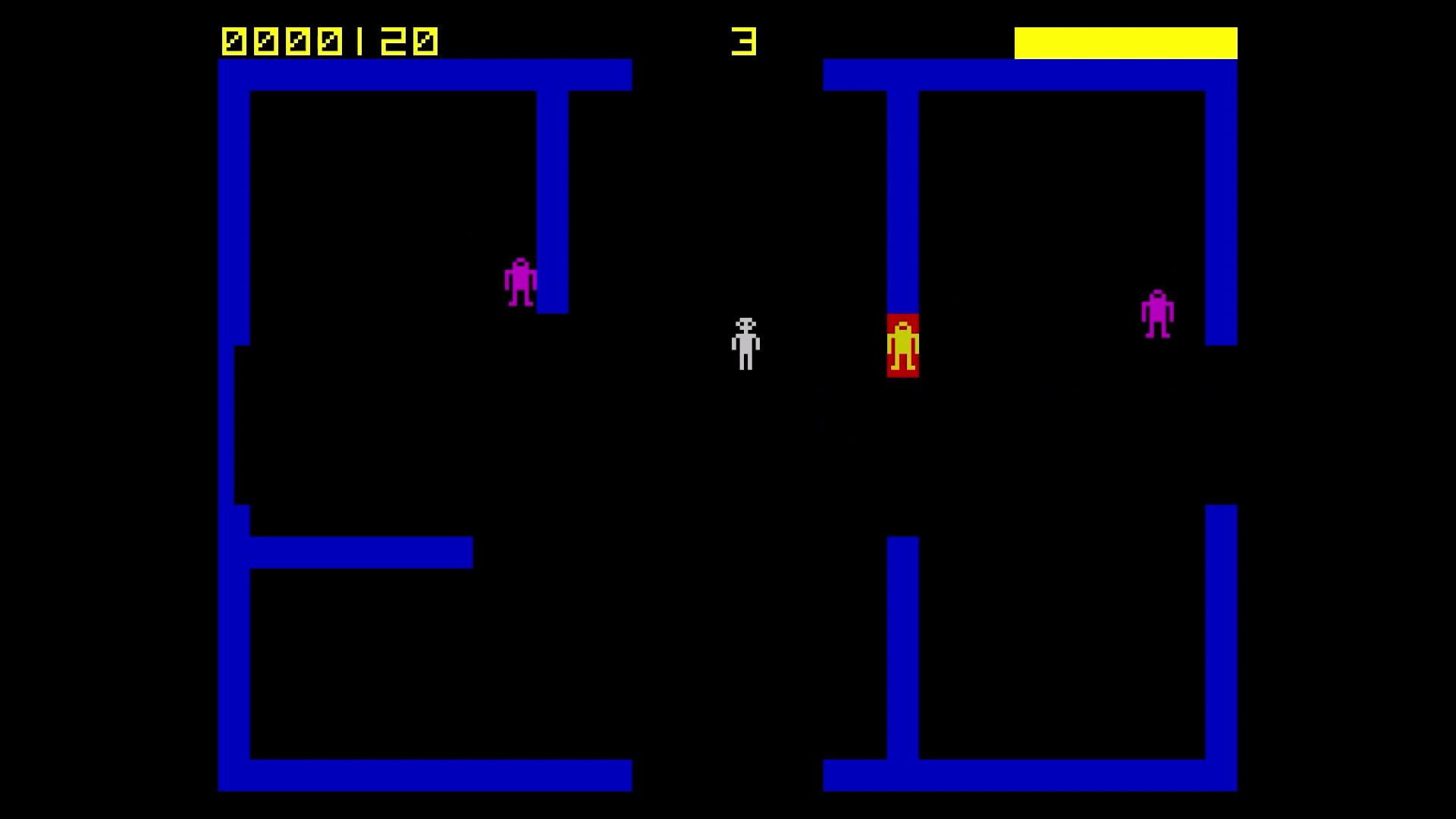Click the long horizontal wall in the lower-left maze

pyautogui.click(x=356, y=554)
